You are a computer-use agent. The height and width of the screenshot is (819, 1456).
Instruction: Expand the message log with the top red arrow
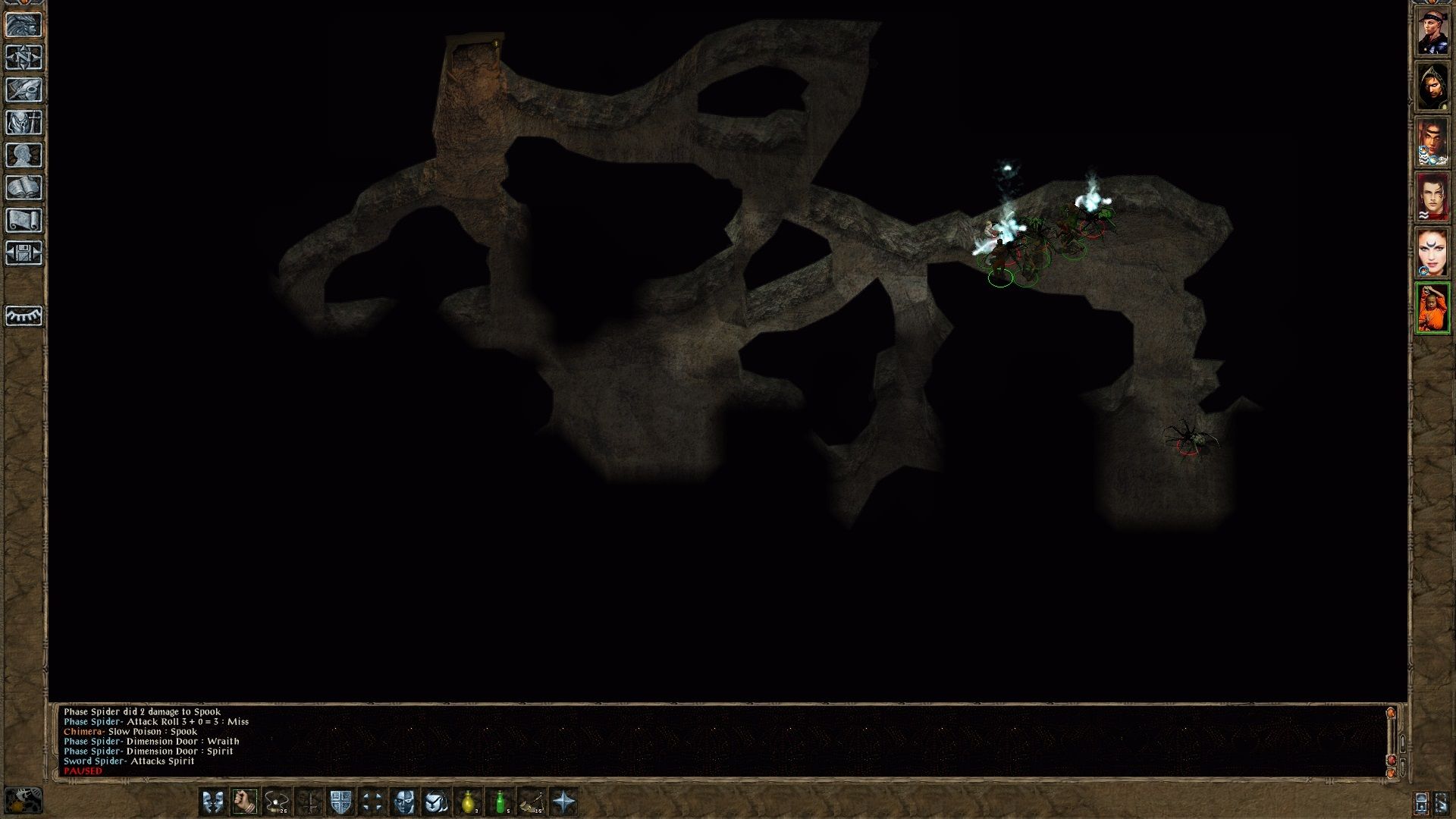(1390, 713)
